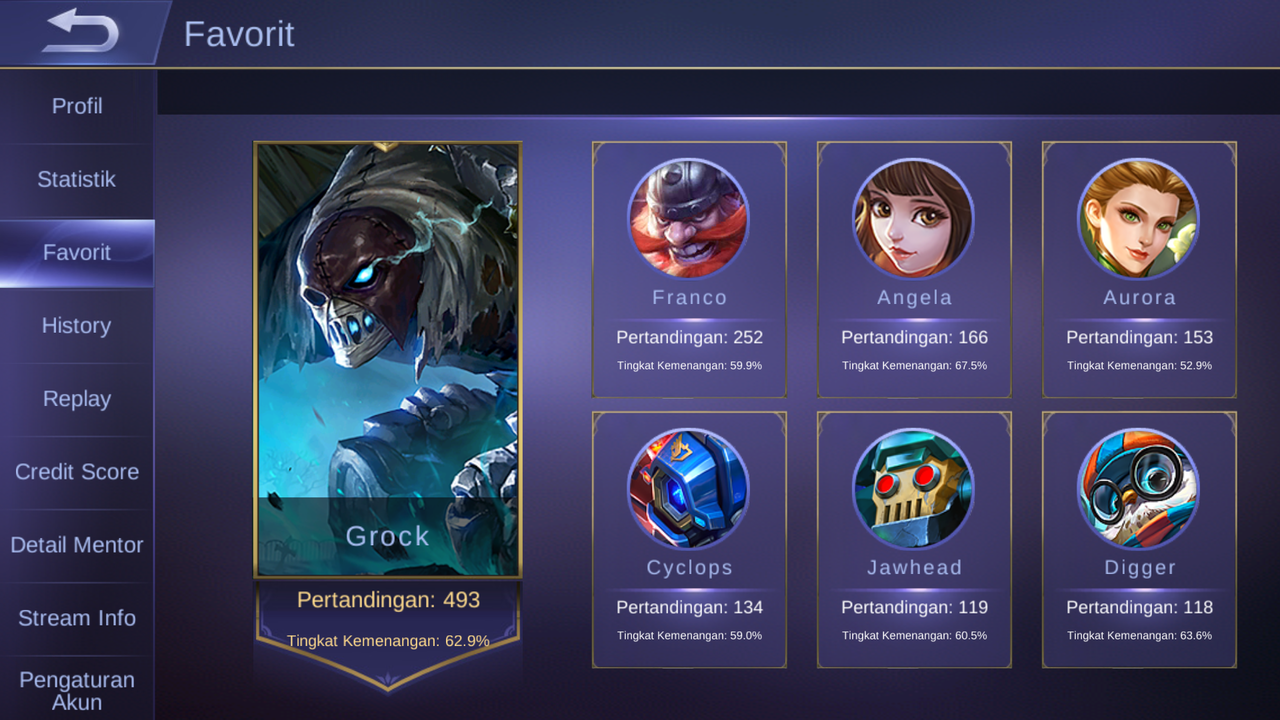Click the Aurora hero tile
Image resolution: width=1280 pixels, height=720 pixels.
tap(1139, 270)
